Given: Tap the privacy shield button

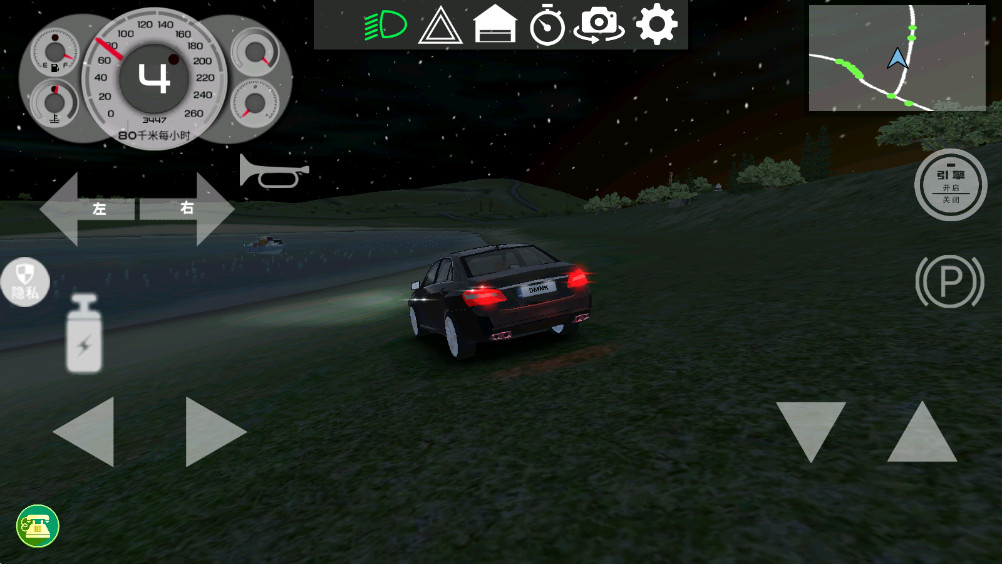Looking at the screenshot, I should (25, 282).
